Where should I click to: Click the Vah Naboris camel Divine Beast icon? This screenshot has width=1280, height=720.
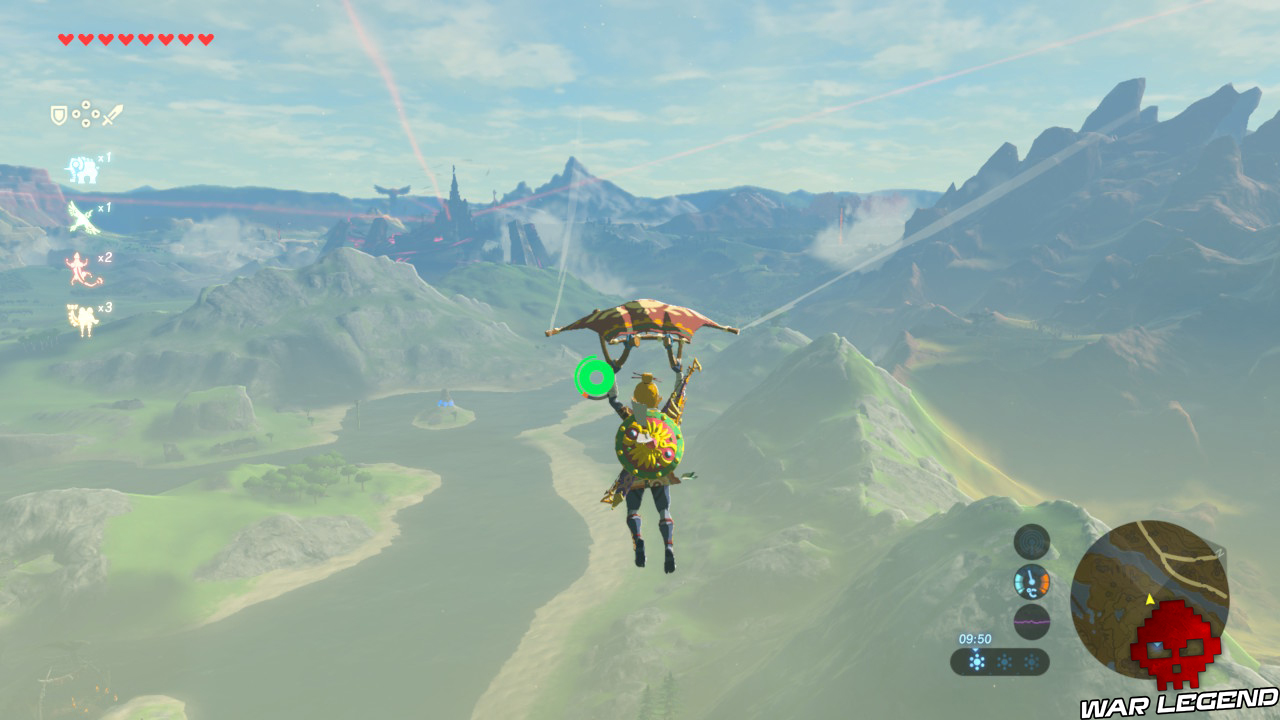pyautogui.click(x=80, y=316)
